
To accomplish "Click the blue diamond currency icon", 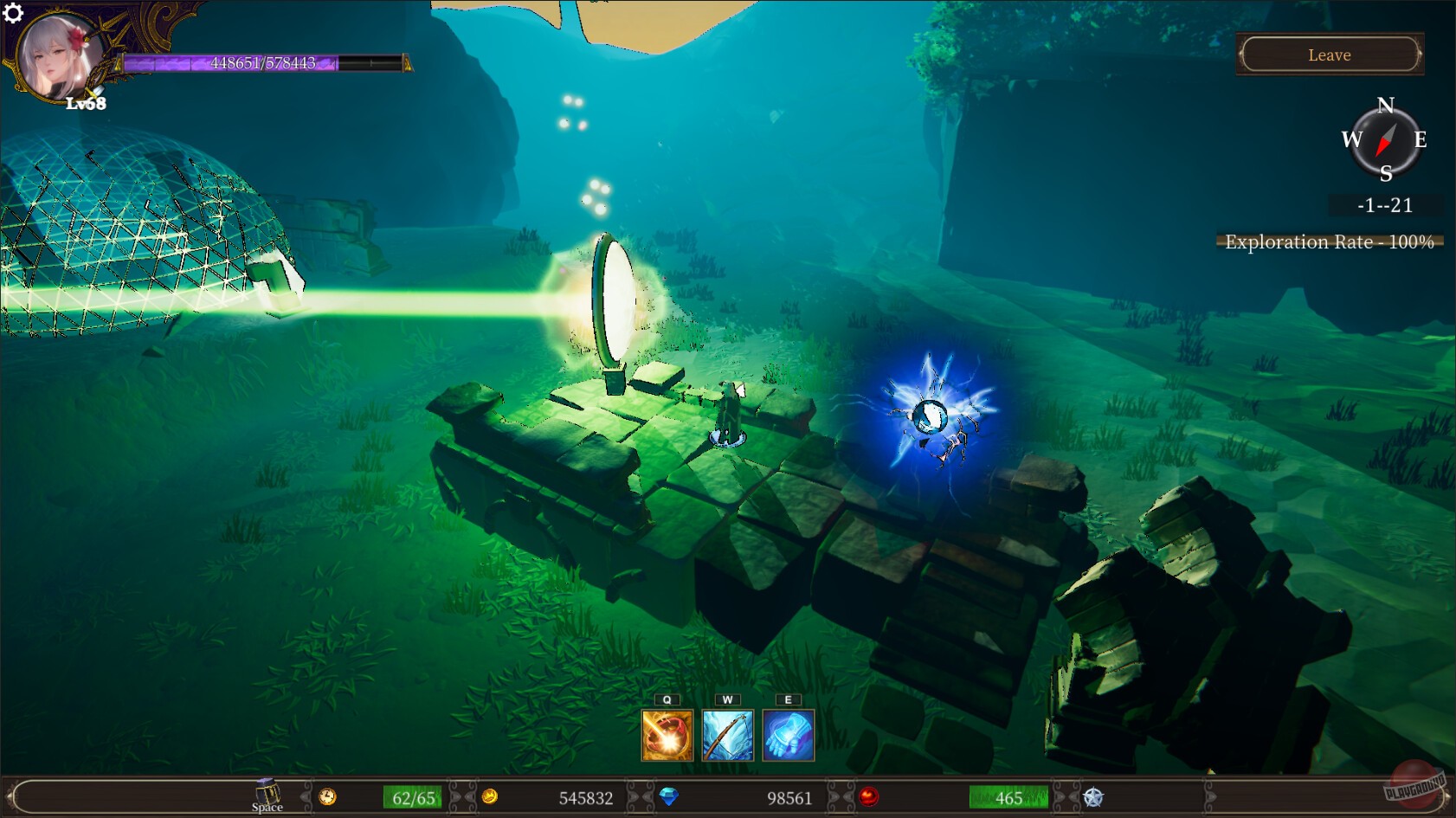I will click(x=668, y=798).
